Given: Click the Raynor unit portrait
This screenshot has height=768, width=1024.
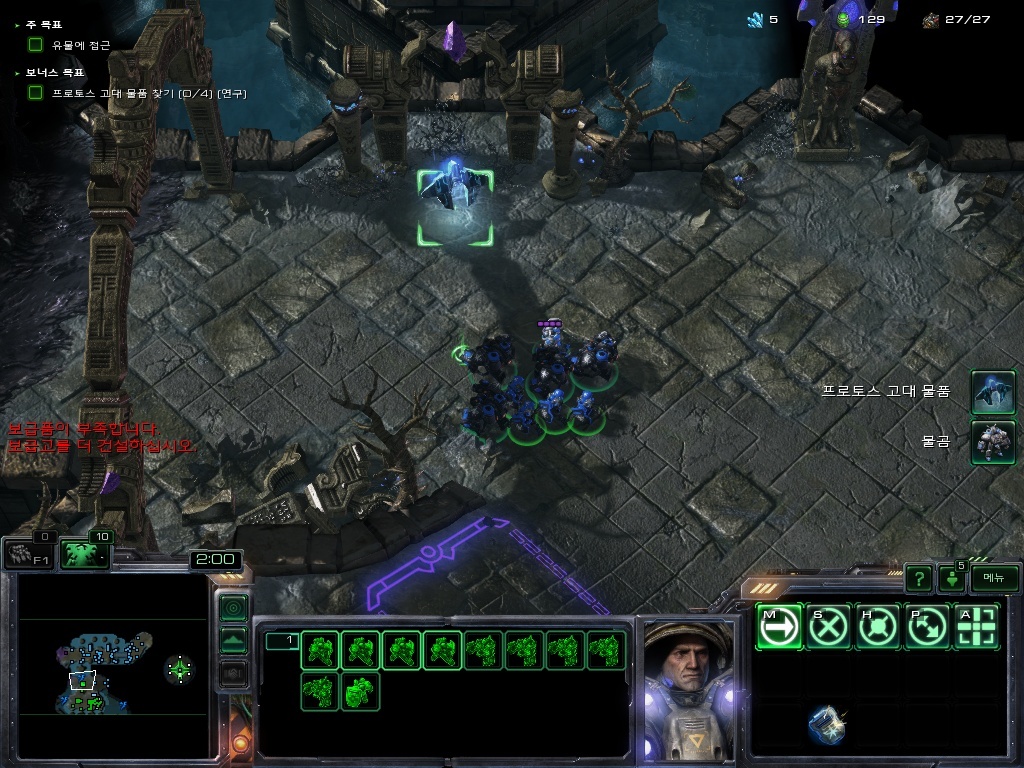Looking at the screenshot, I should (687, 690).
